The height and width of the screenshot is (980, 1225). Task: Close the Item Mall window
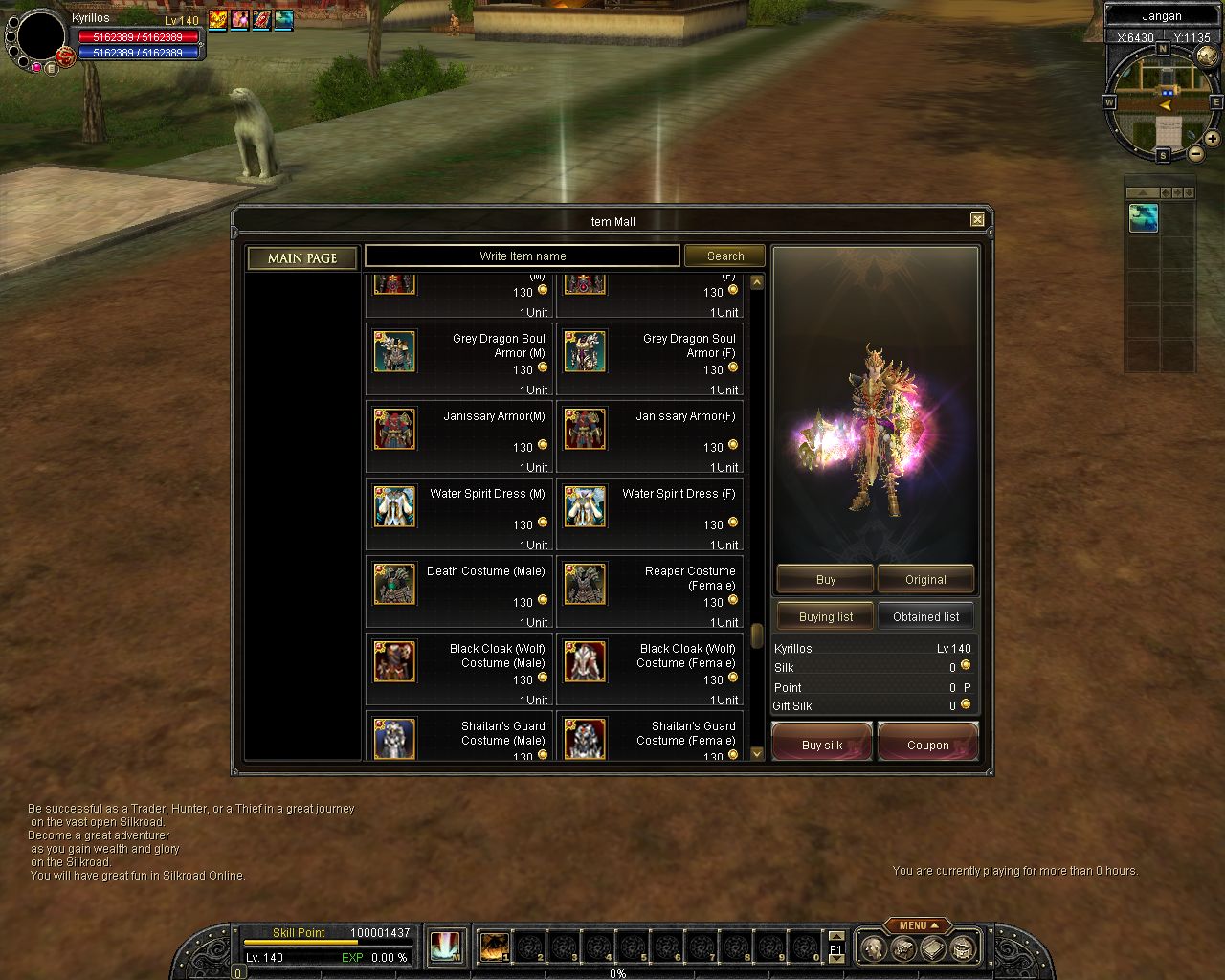pos(977,220)
